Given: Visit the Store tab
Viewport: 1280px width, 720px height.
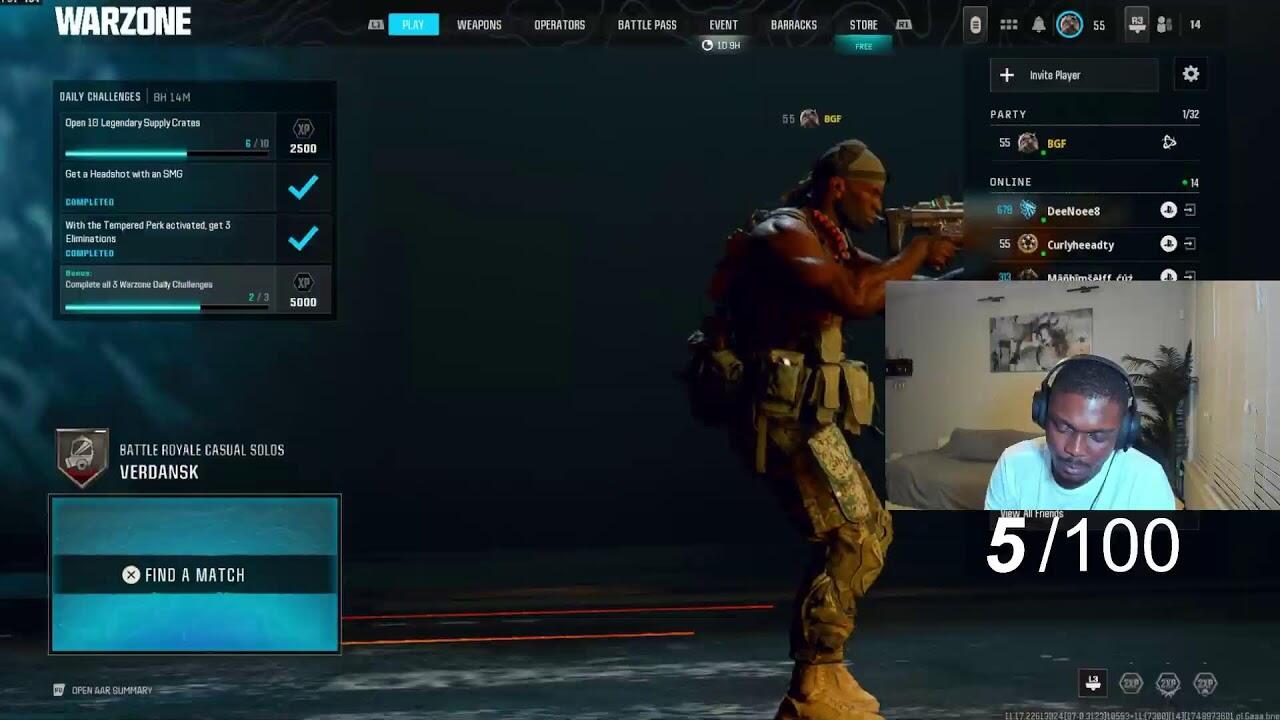Looking at the screenshot, I should point(863,25).
